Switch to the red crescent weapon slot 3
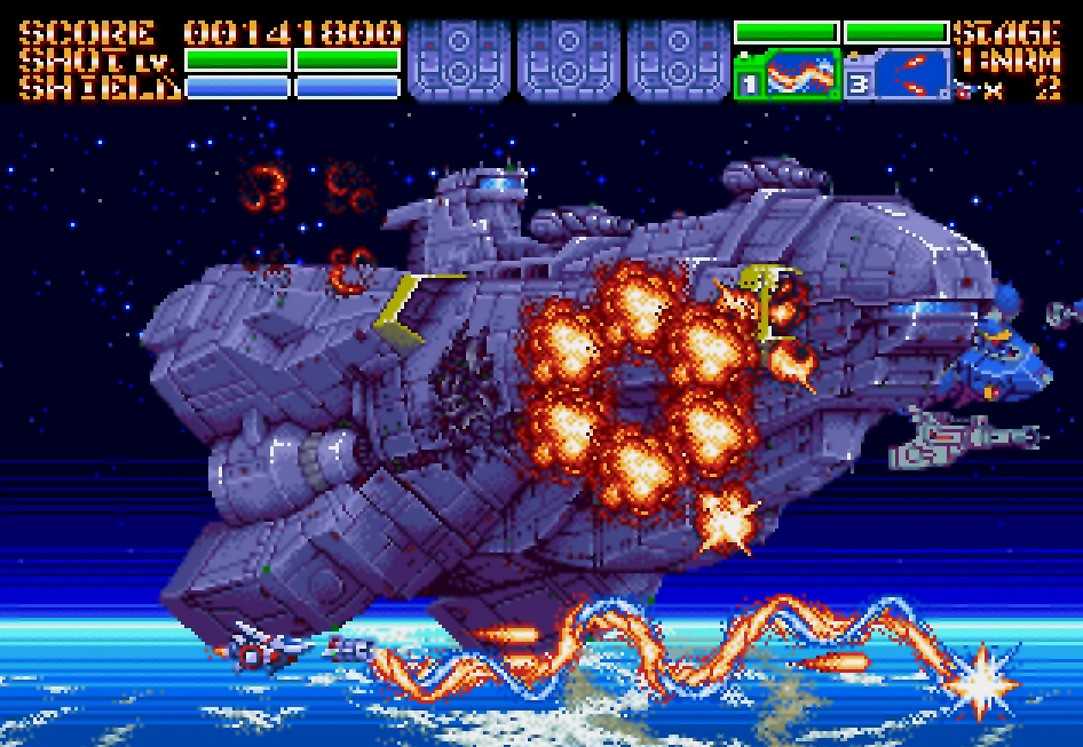This screenshot has width=1083, height=747. point(911,76)
